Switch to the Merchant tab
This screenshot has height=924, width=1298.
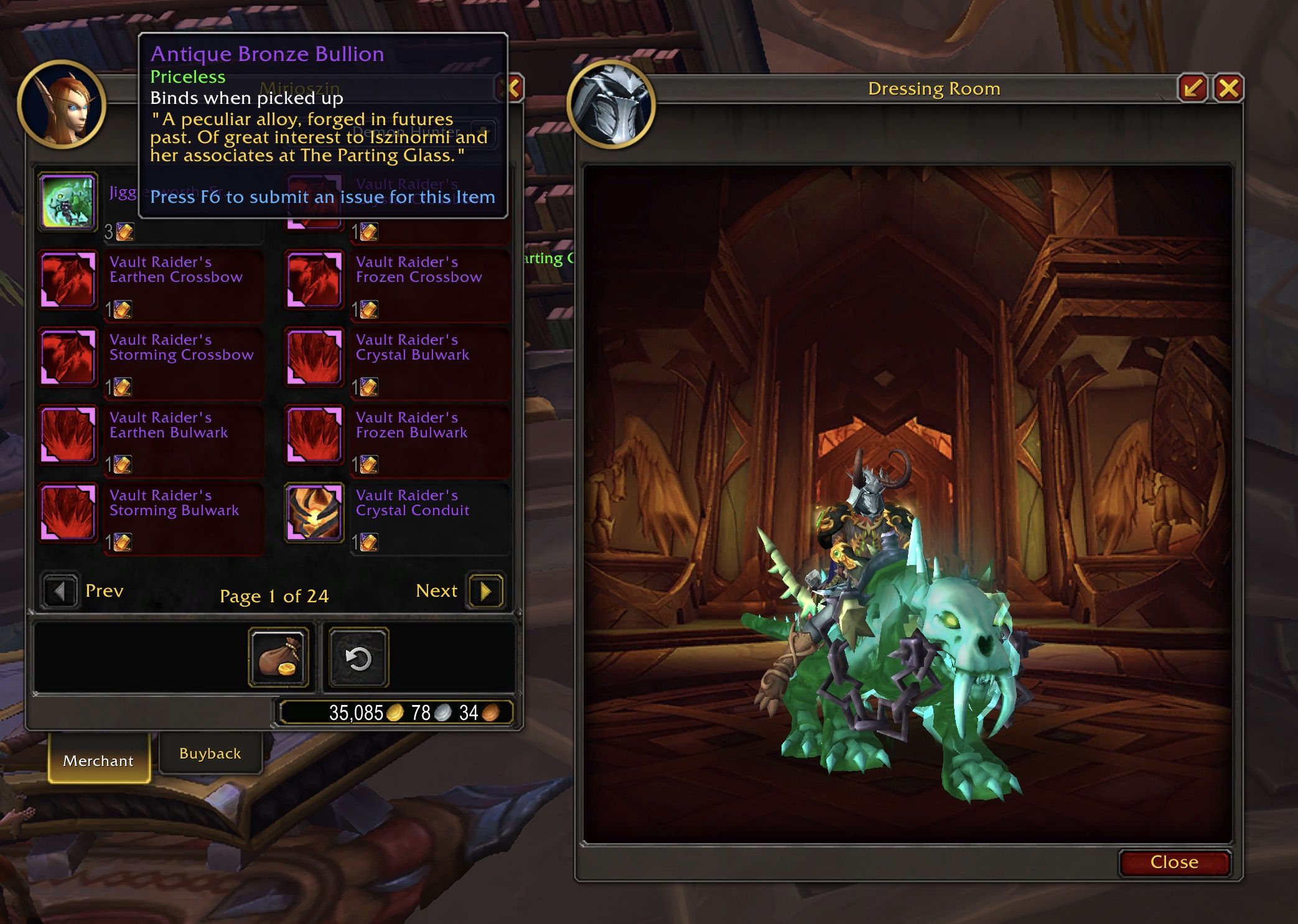click(98, 760)
